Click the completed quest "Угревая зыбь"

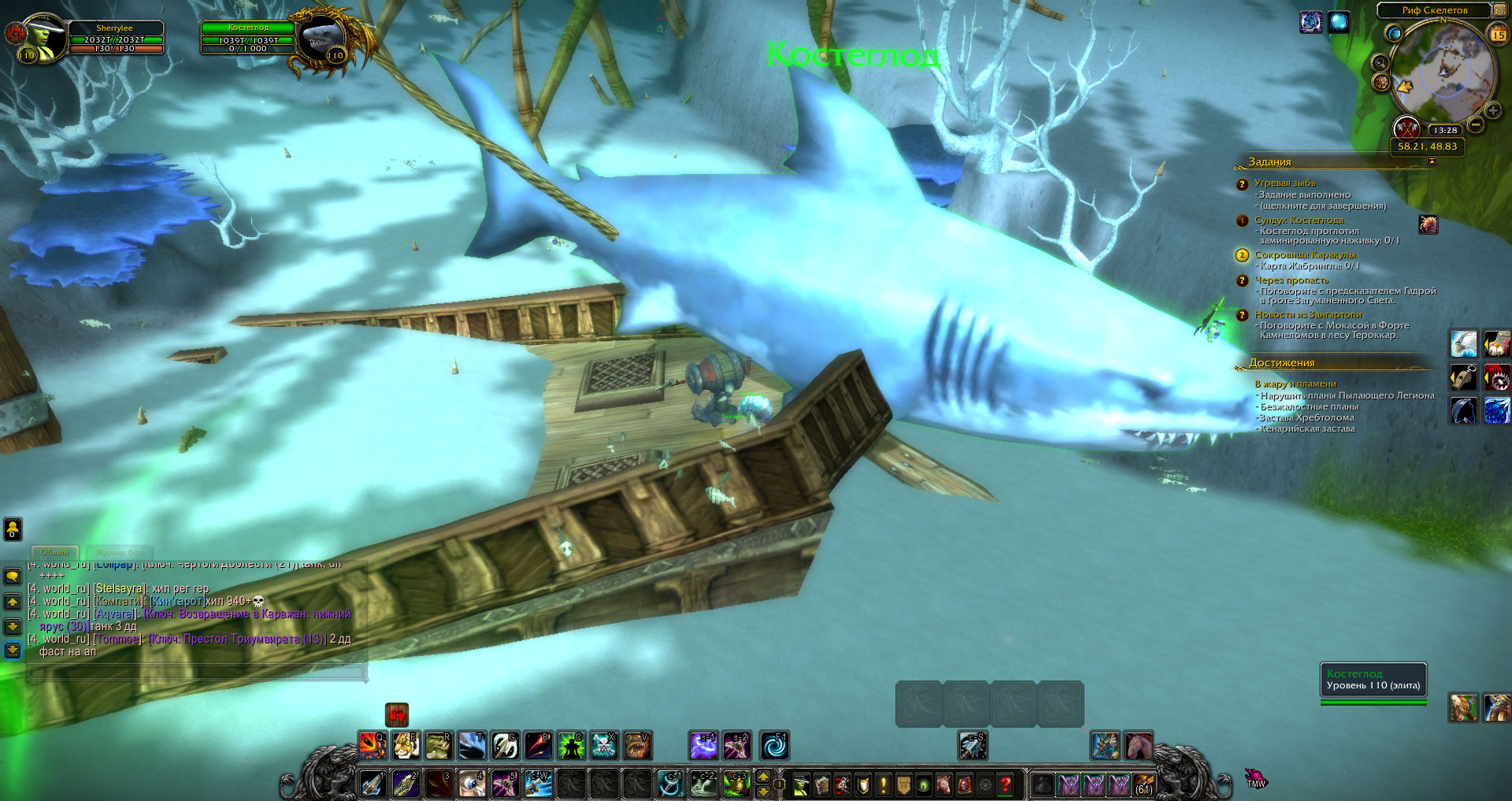(x=1284, y=183)
